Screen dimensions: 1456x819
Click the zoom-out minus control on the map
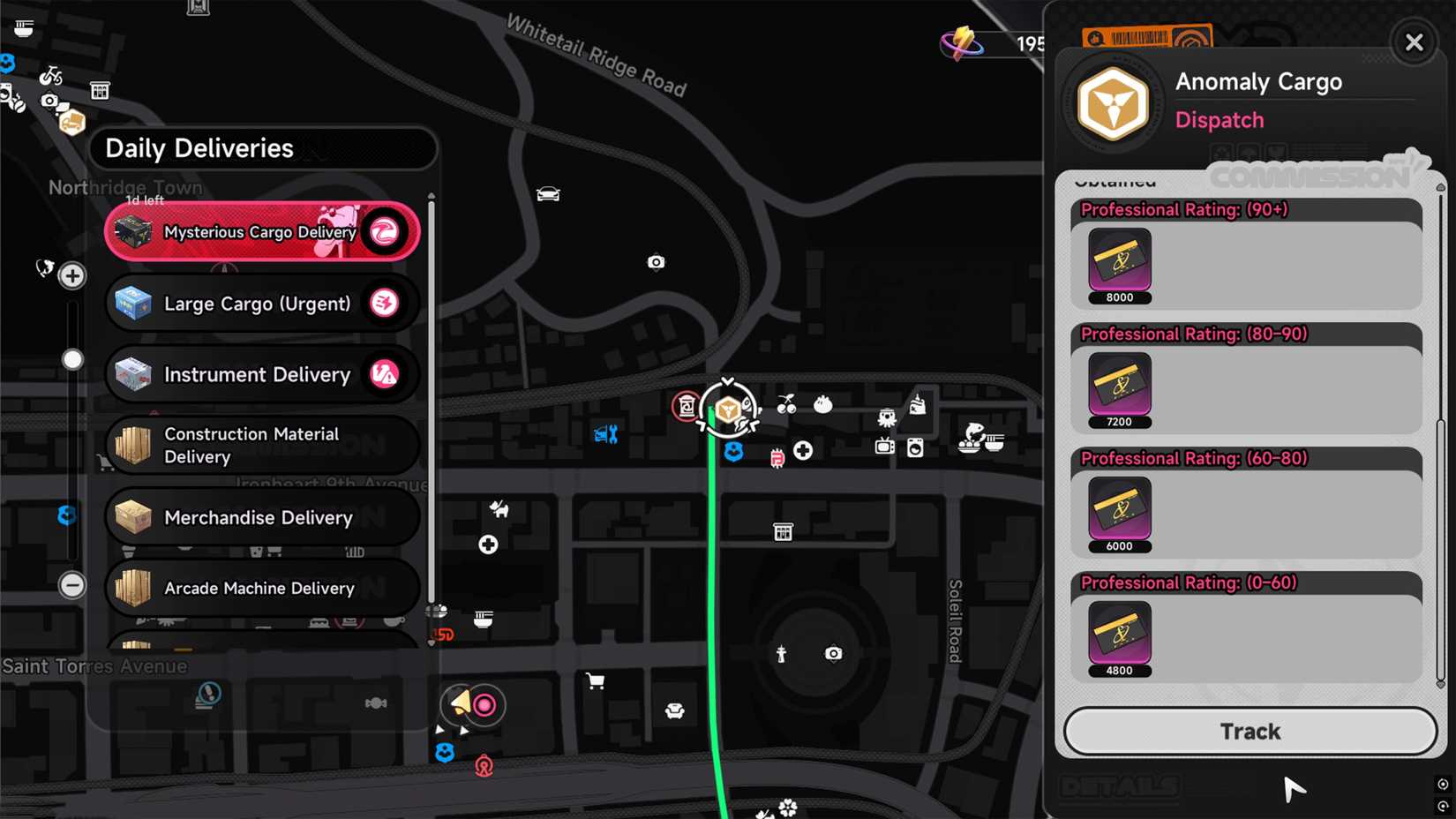[71, 584]
